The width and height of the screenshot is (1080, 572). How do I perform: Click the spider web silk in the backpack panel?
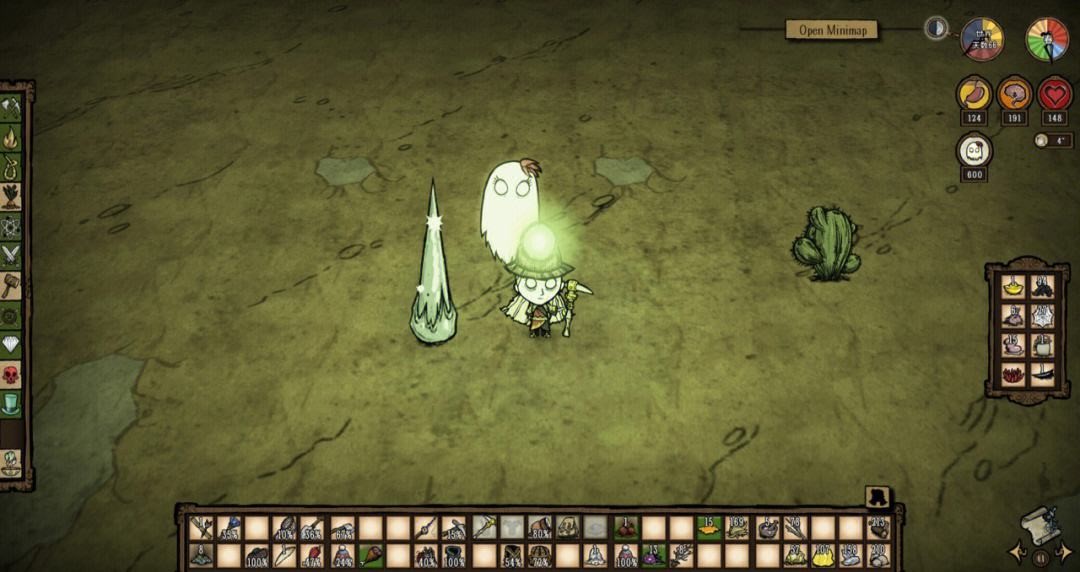(x=1042, y=316)
